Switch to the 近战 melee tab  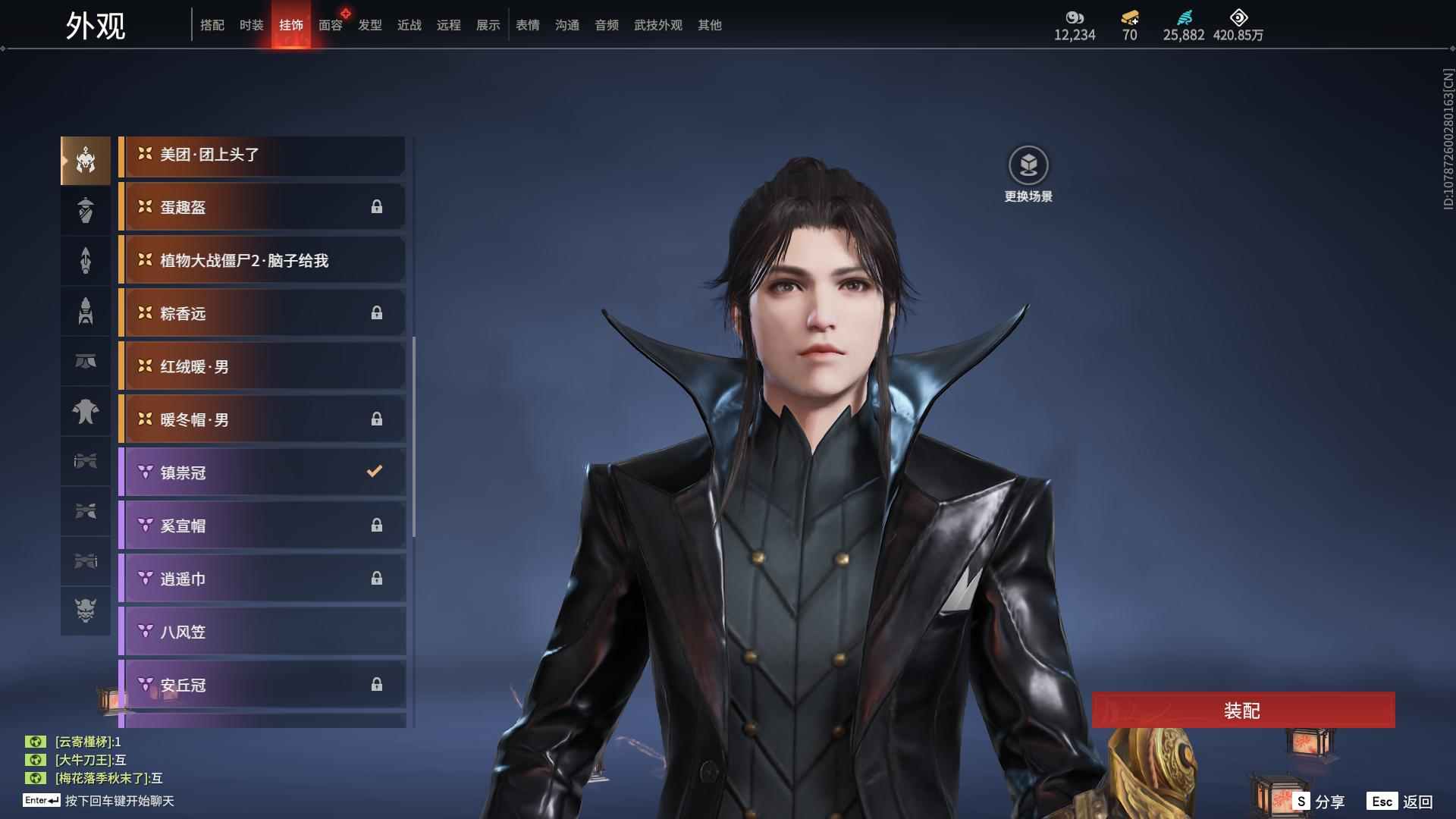[409, 25]
